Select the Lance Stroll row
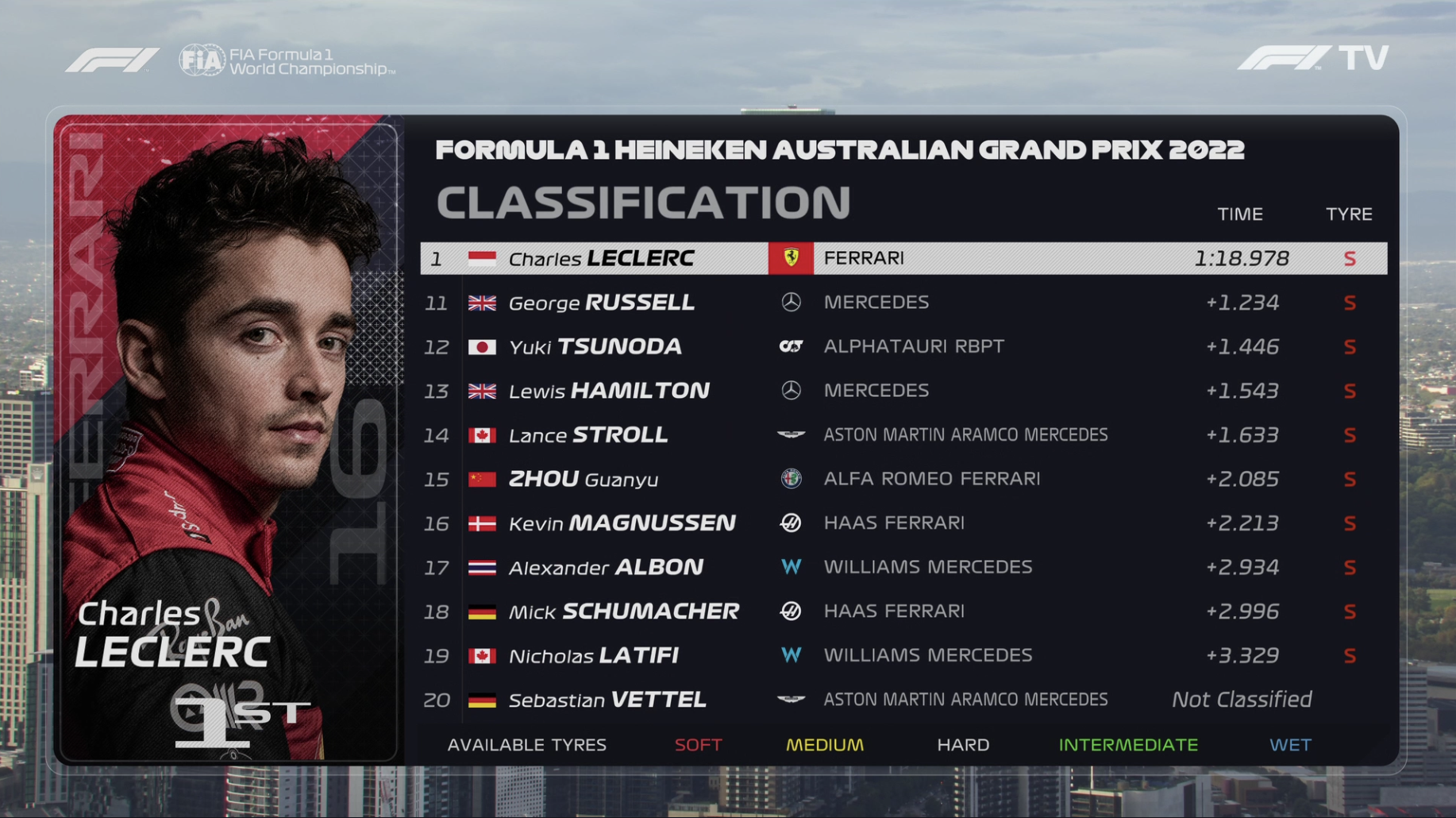The image size is (1456, 818). click(x=903, y=434)
